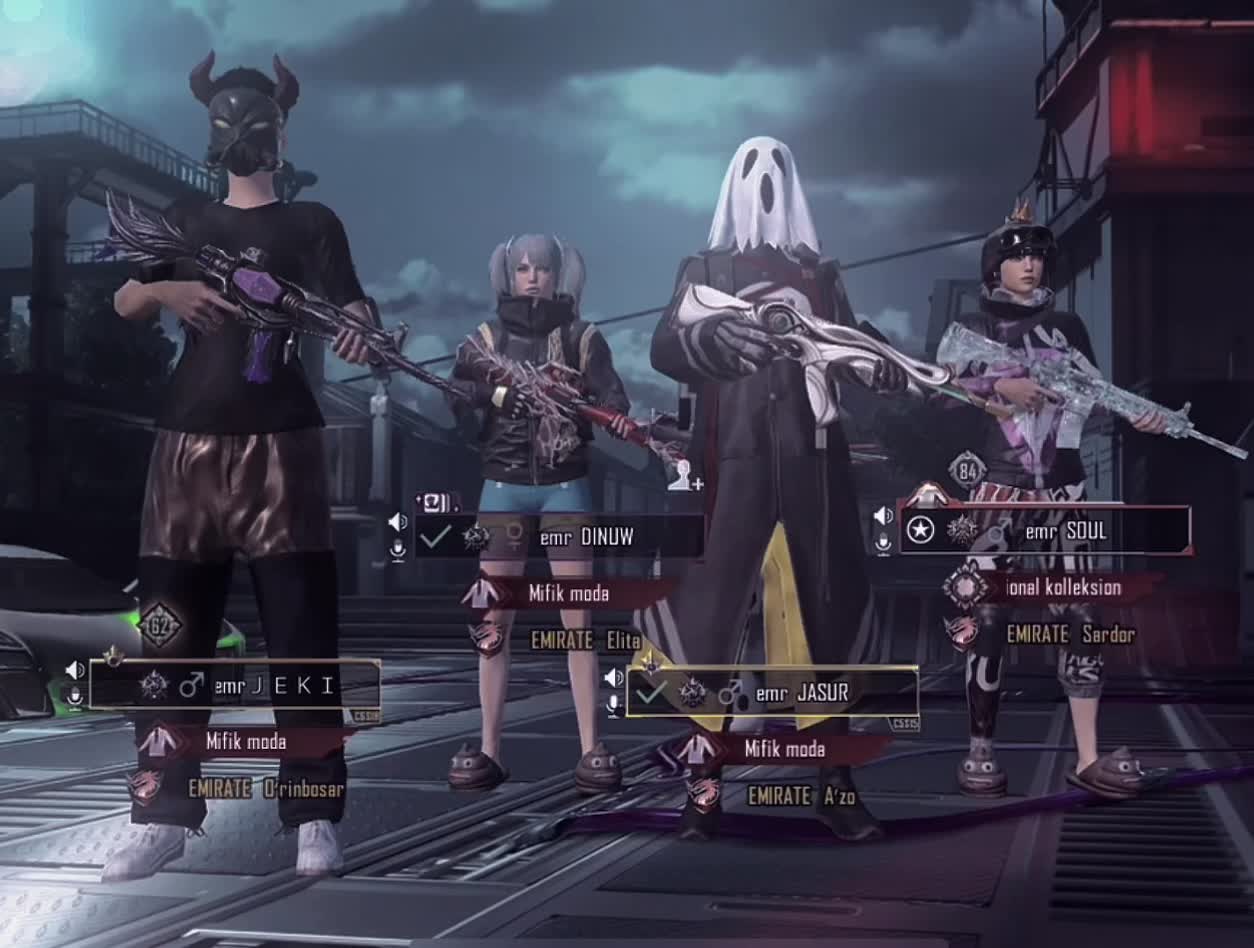Image resolution: width=1254 pixels, height=948 pixels.
Task: Show the EMIRATE O'rinbosar clan tag
Action: [x=265, y=789]
